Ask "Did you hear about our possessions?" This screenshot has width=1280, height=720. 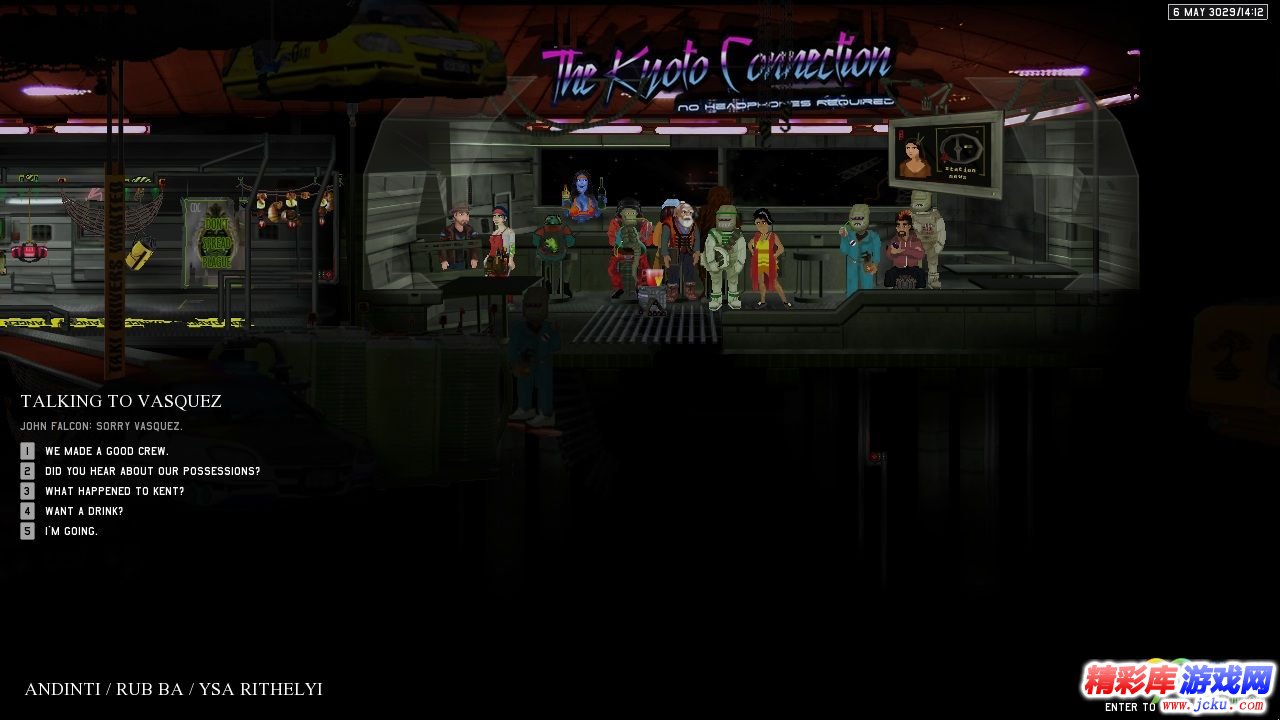point(152,471)
